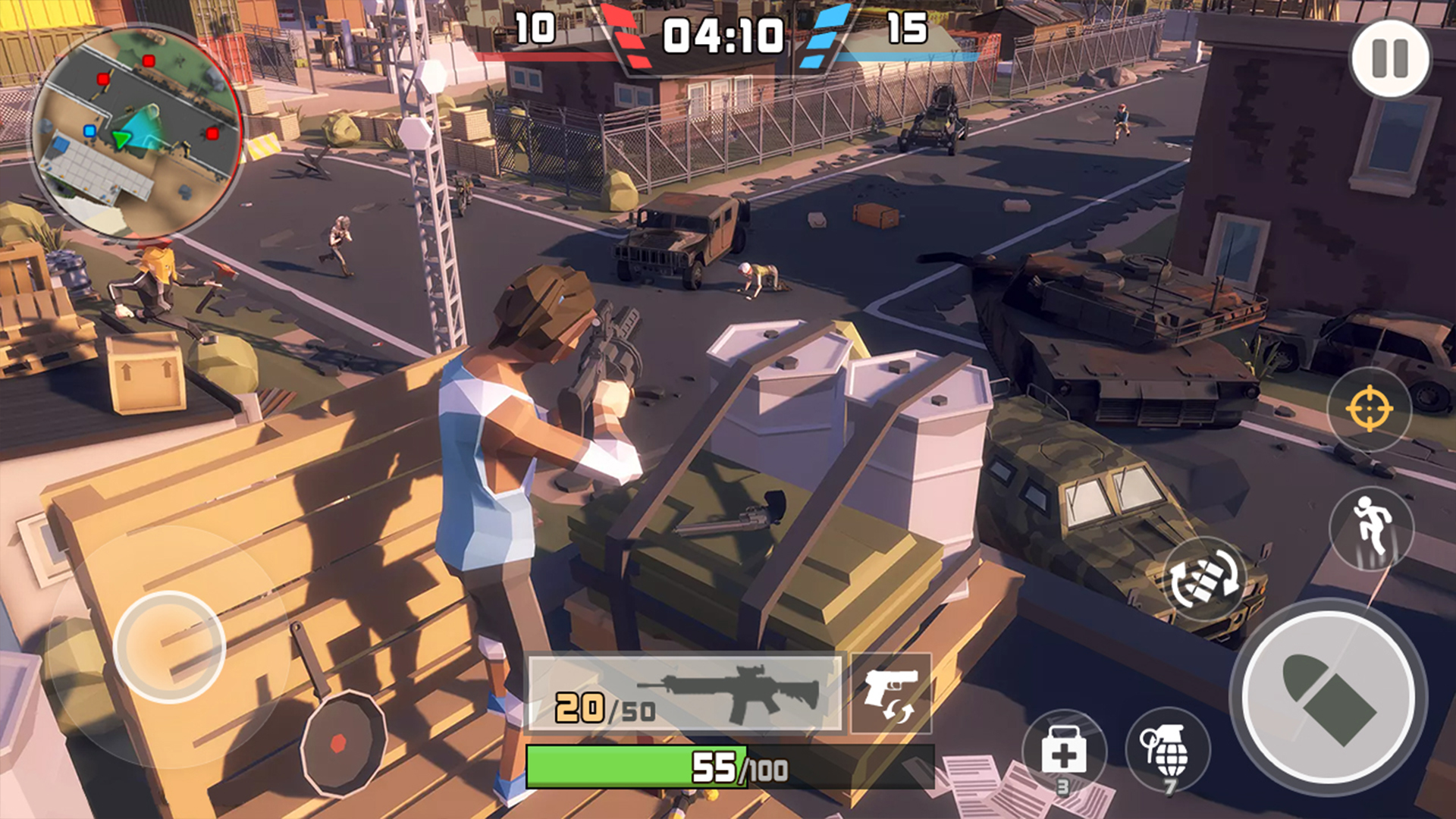Viewport: 1456px width, 819px height.
Task: Activate the jump running-figure button
Action: tap(1372, 529)
